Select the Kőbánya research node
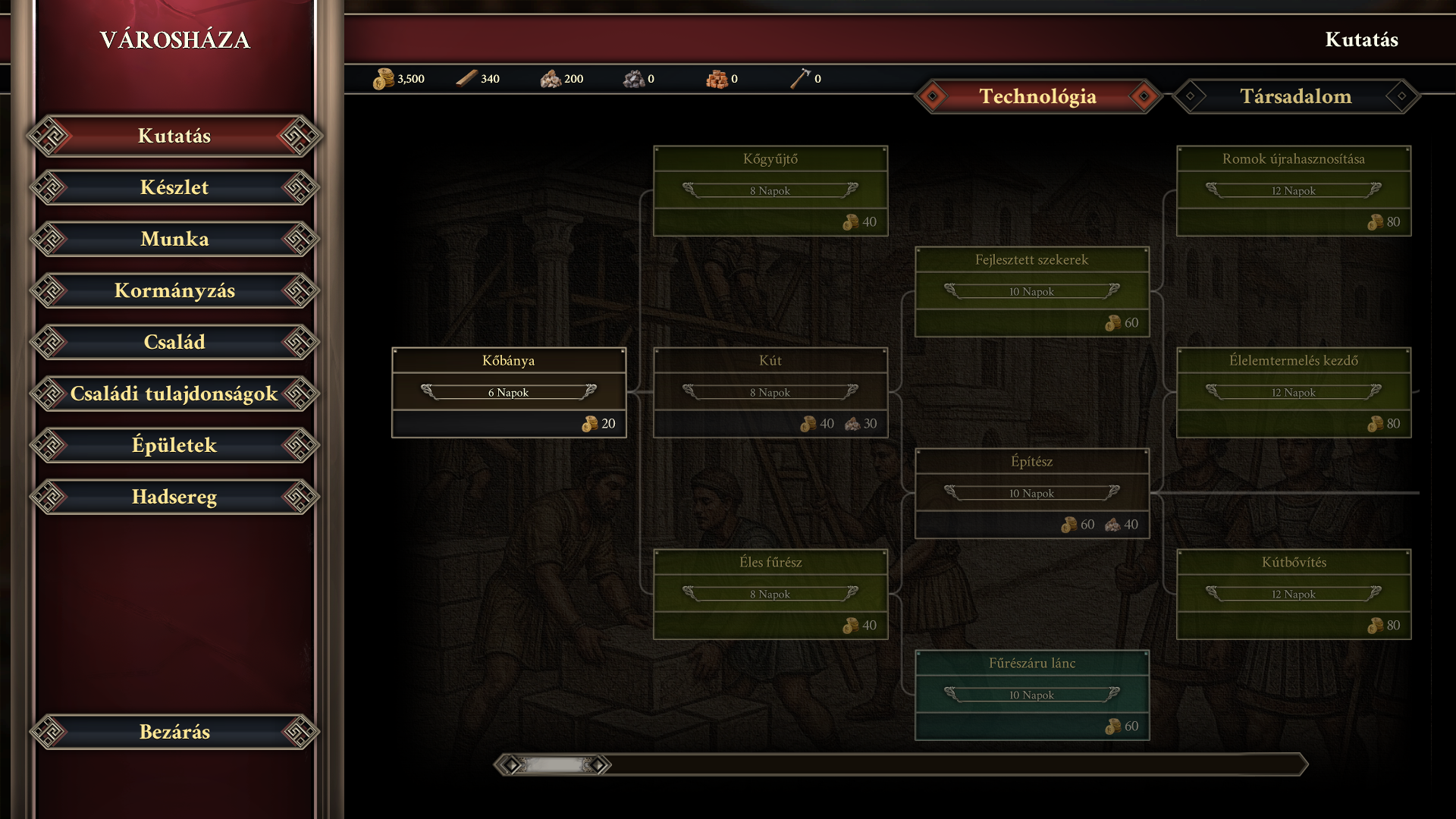This screenshot has height=819, width=1456. (509, 392)
